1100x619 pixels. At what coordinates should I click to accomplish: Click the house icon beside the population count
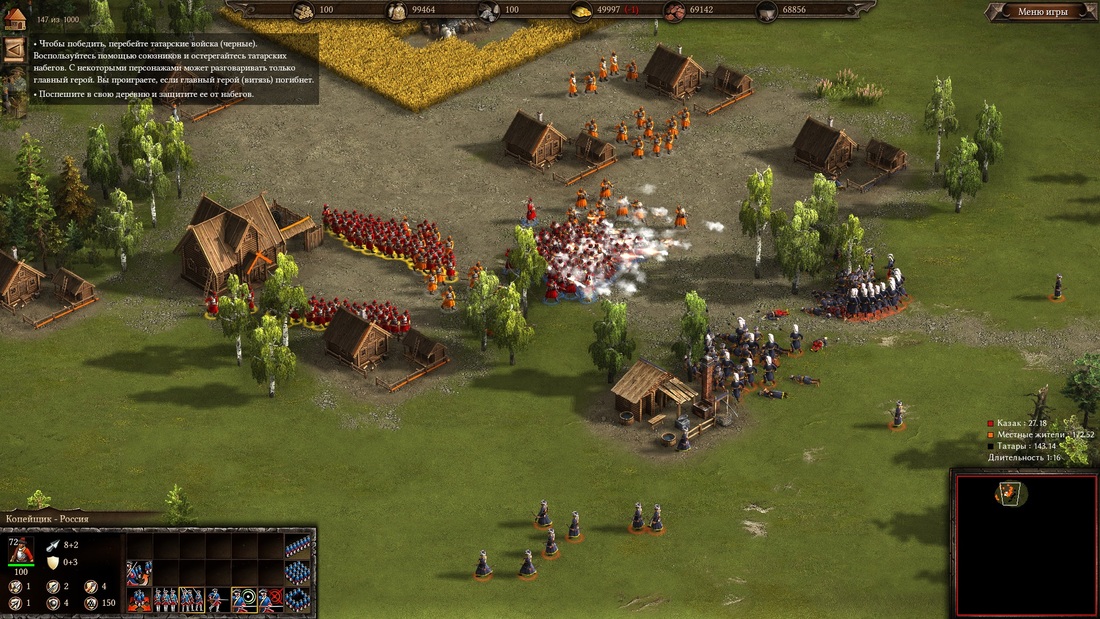pyautogui.click(x=14, y=17)
